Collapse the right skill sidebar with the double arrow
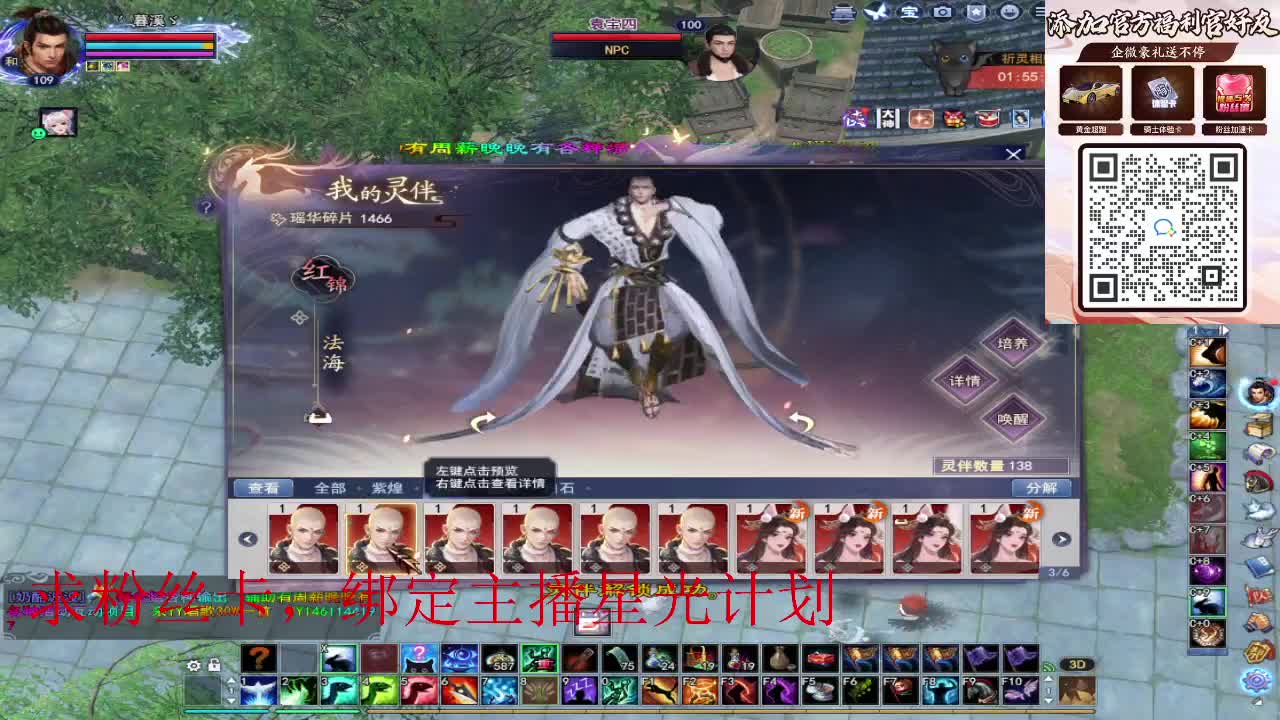1280x720 pixels. pos(1224,328)
